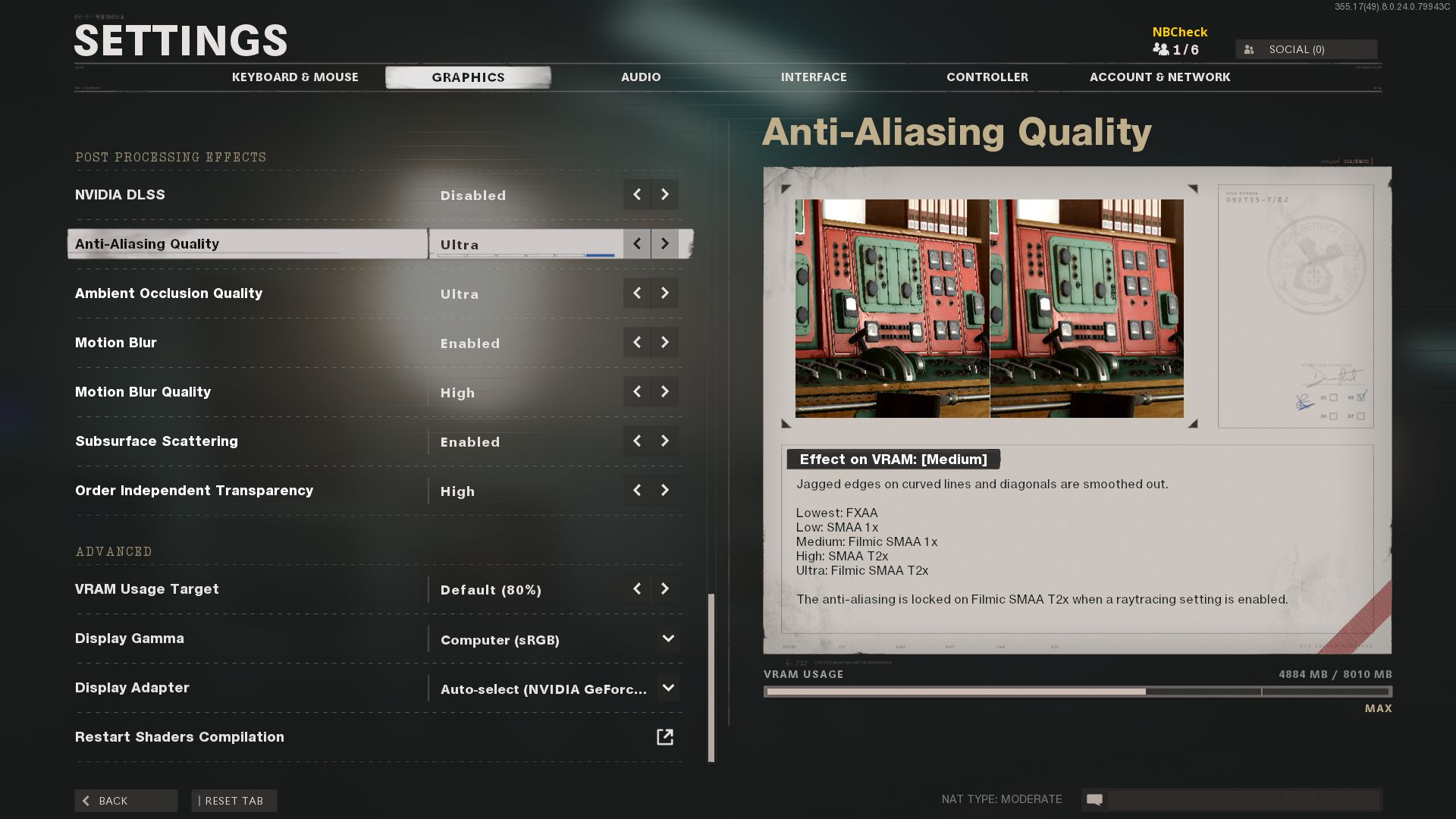Viewport: 1456px width, 819px height.
Task: Reset the graphics tab settings
Action: 234,801
